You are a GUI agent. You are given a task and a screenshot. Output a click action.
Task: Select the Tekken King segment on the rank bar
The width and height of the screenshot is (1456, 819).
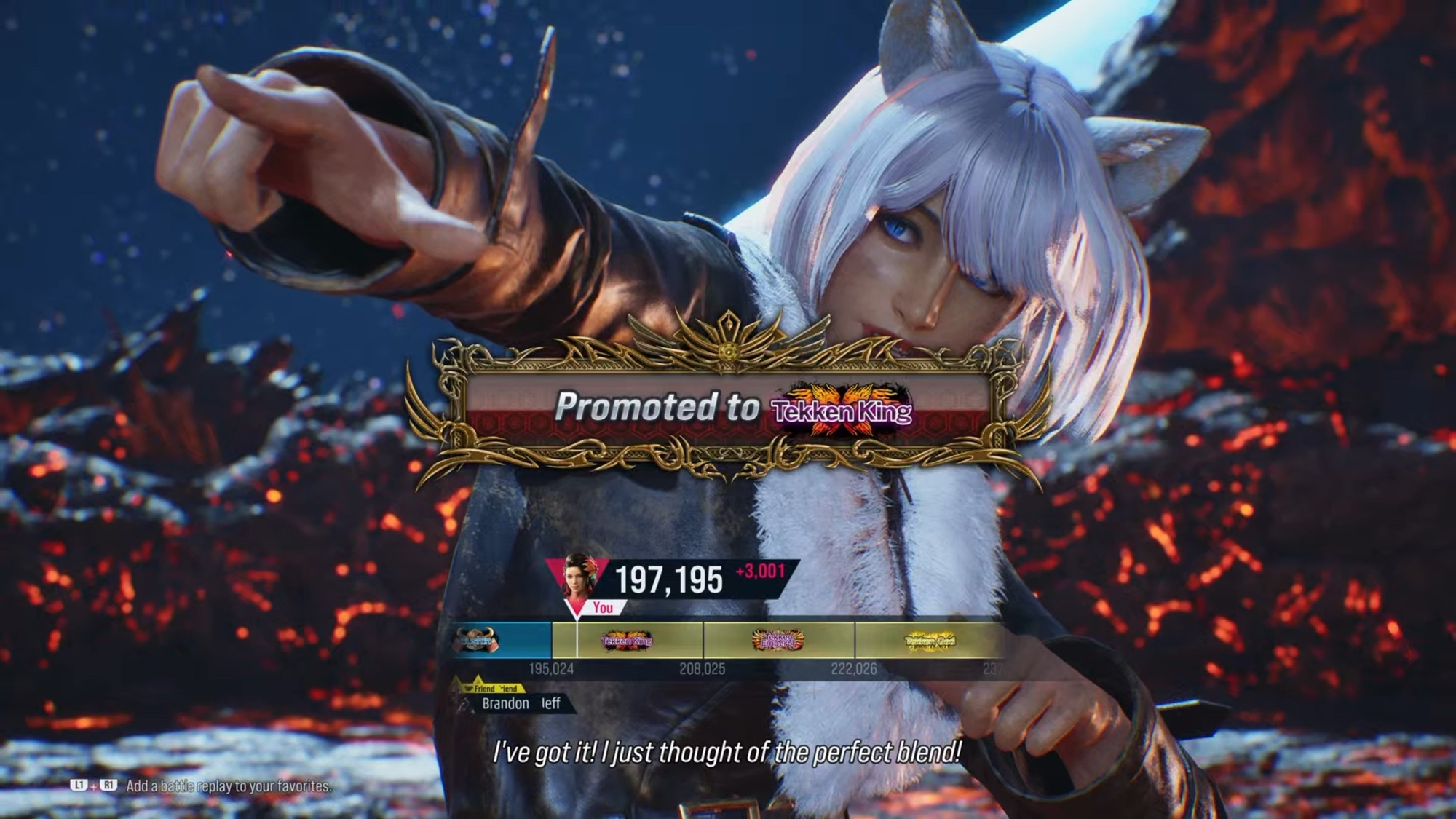point(627,641)
